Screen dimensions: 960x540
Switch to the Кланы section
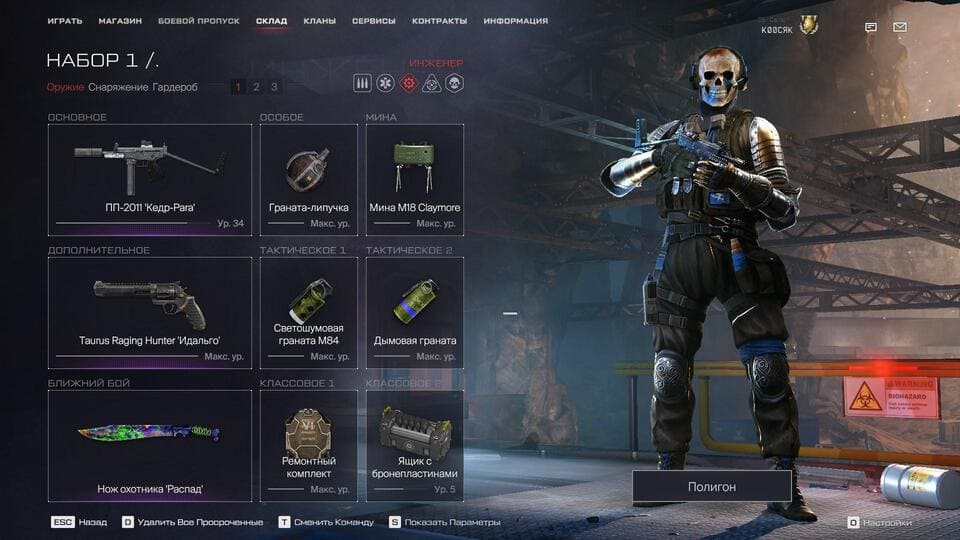tap(320, 21)
